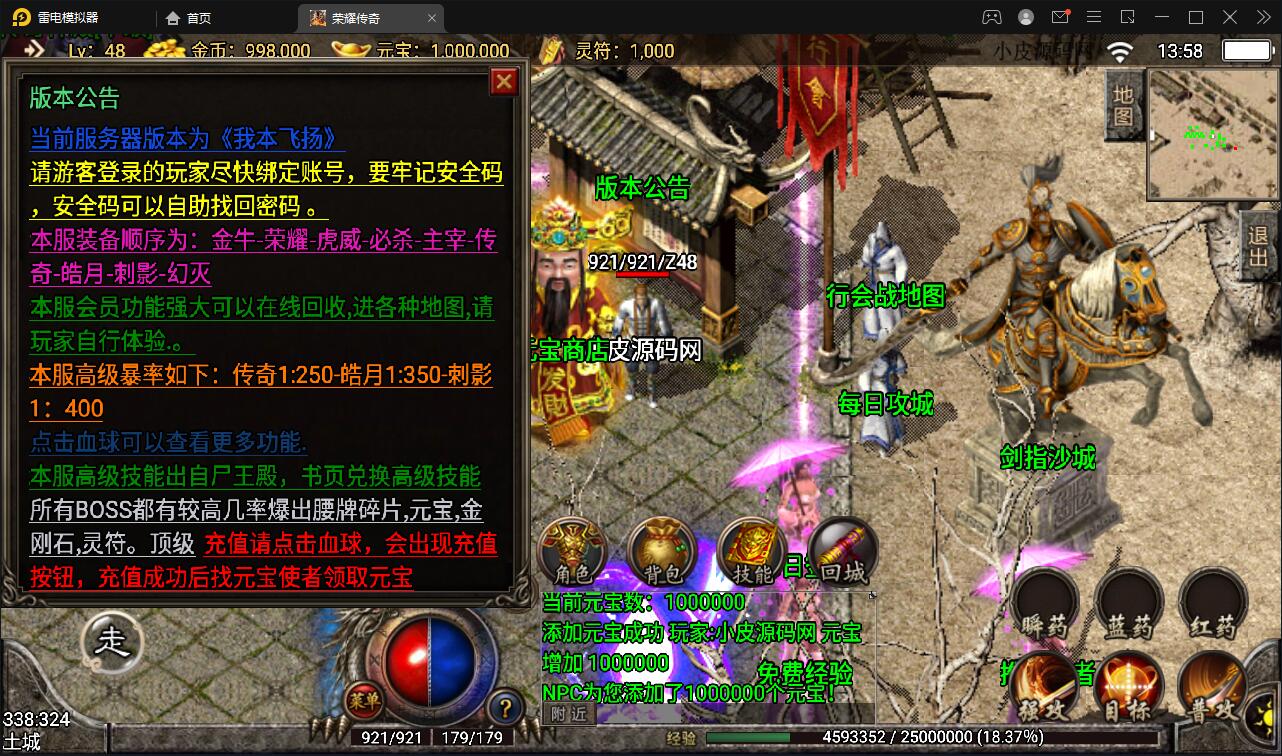The image size is (1282, 756).
Task: Toggle the 走 walk mode button
Action: pyautogui.click(x=112, y=642)
